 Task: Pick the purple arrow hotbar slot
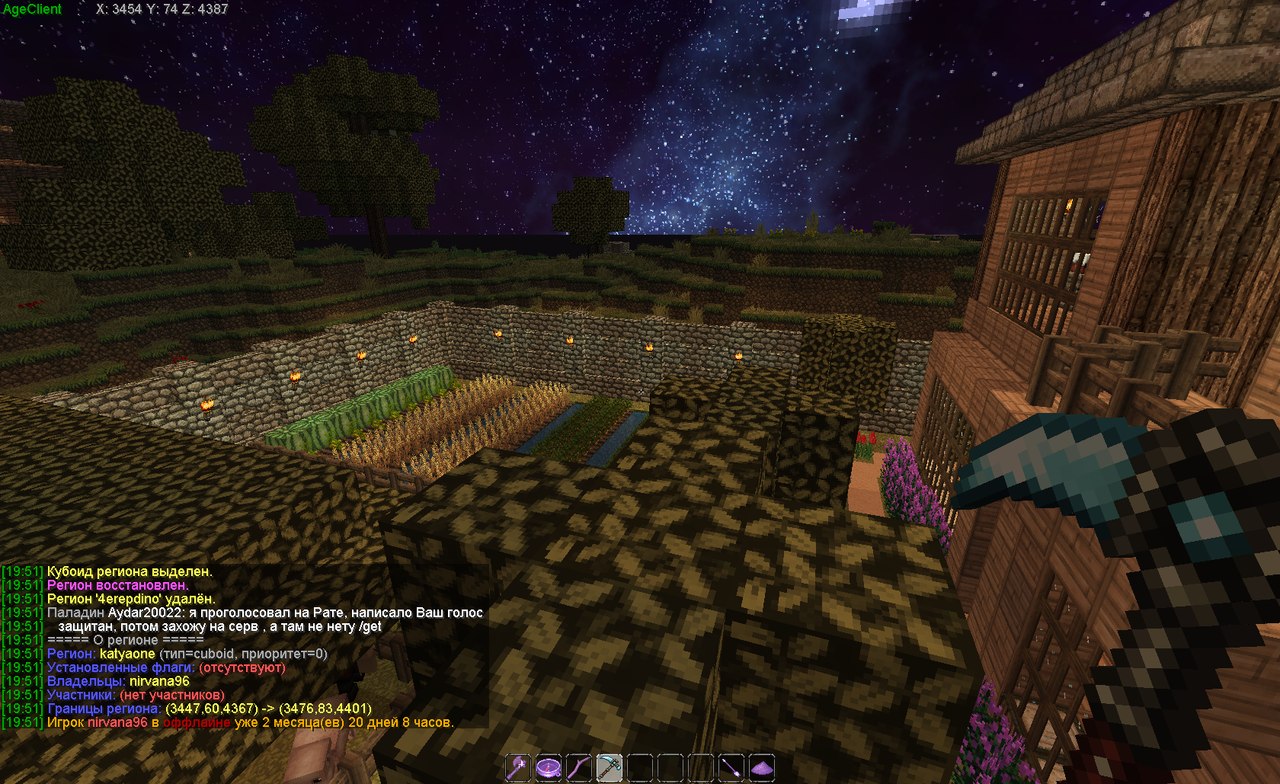[732, 768]
